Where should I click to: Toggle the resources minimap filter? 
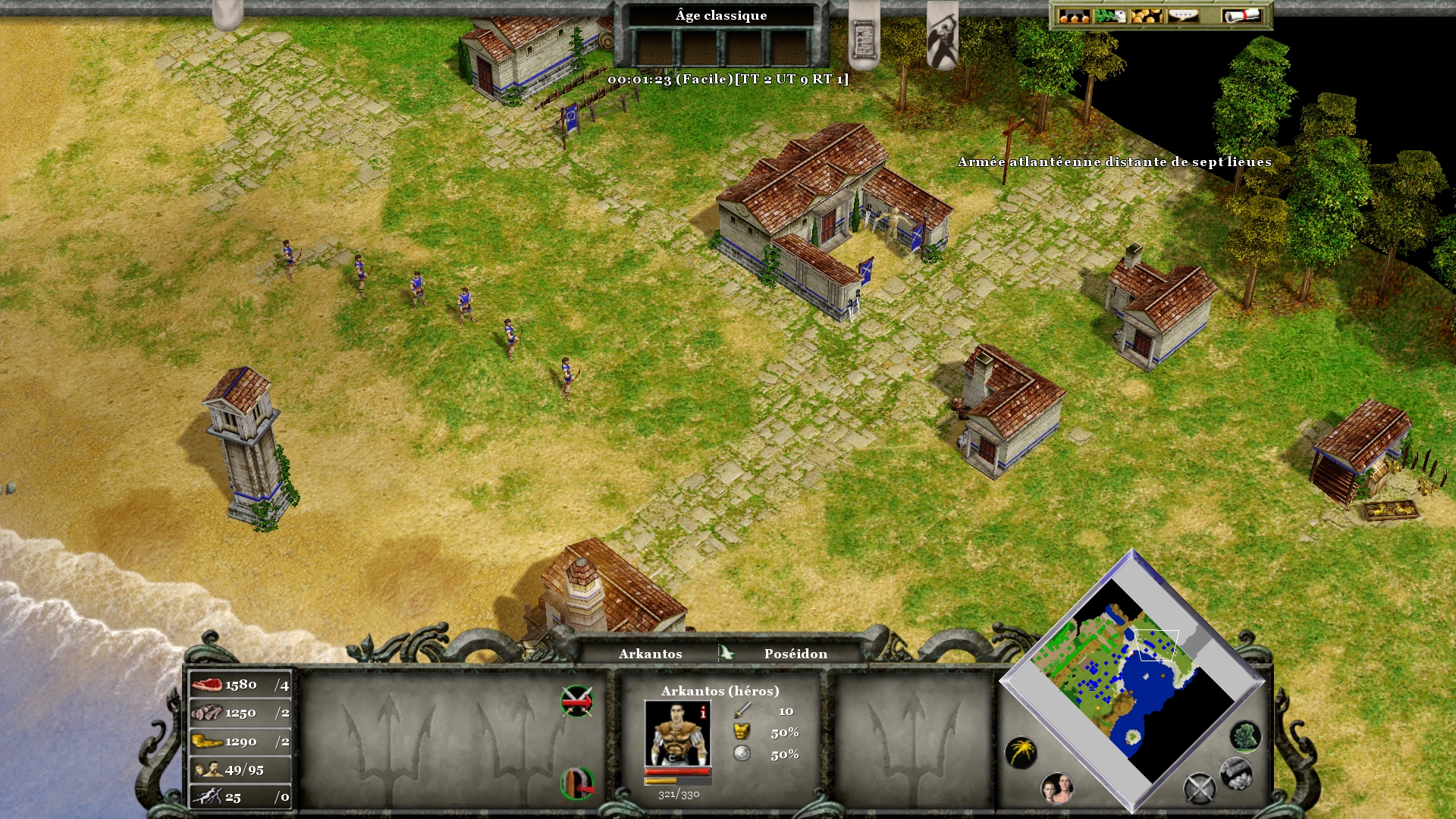click(1235, 773)
